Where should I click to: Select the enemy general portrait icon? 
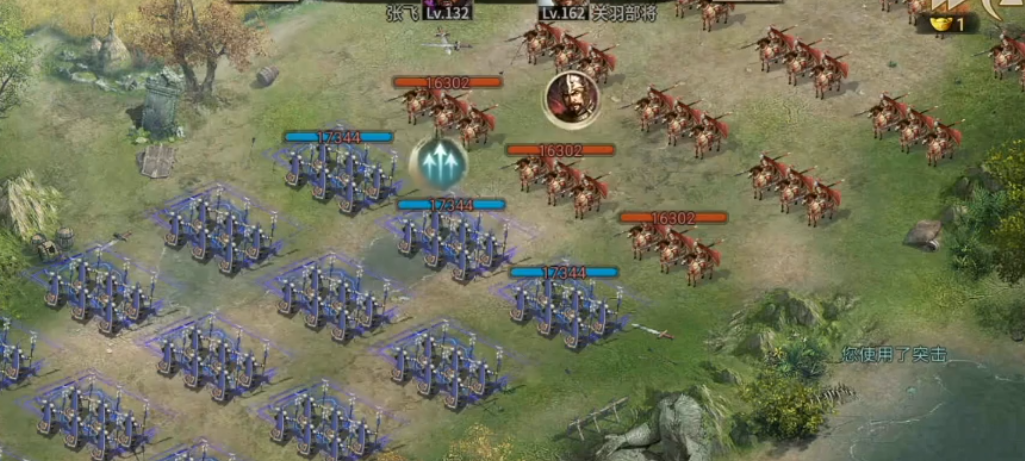(x=572, y=99)
